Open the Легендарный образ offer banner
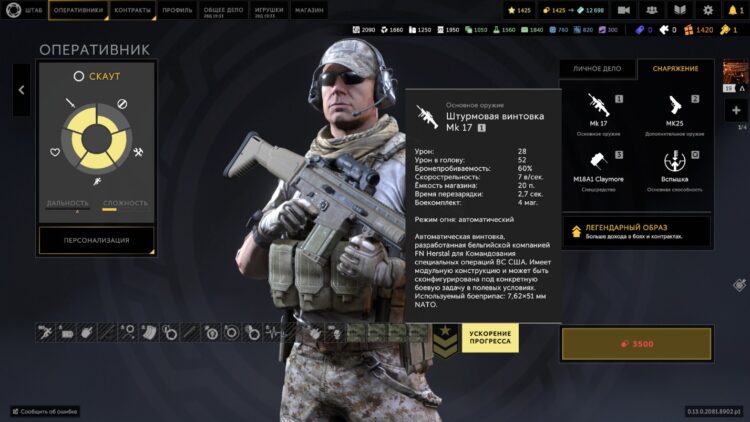The image size is (750, 422). [636, 232]
